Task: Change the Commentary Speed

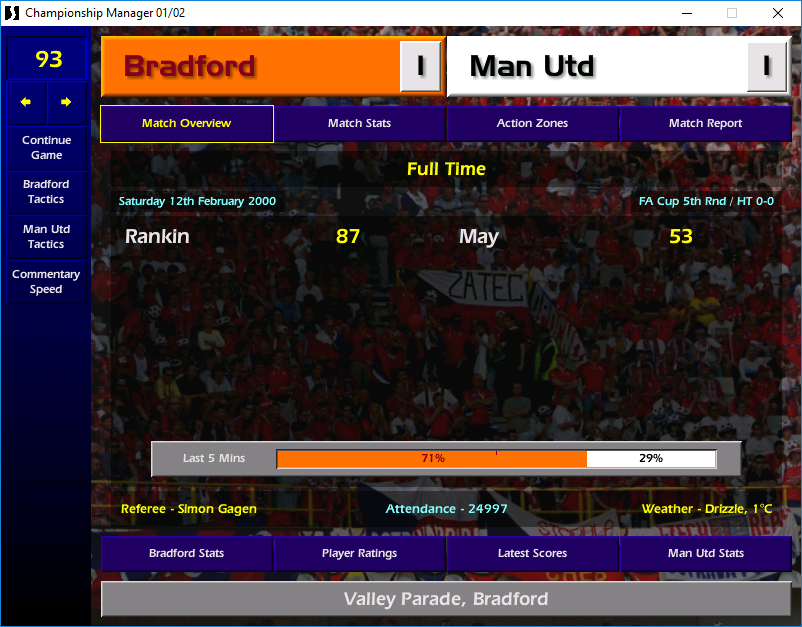Action: 46,282
